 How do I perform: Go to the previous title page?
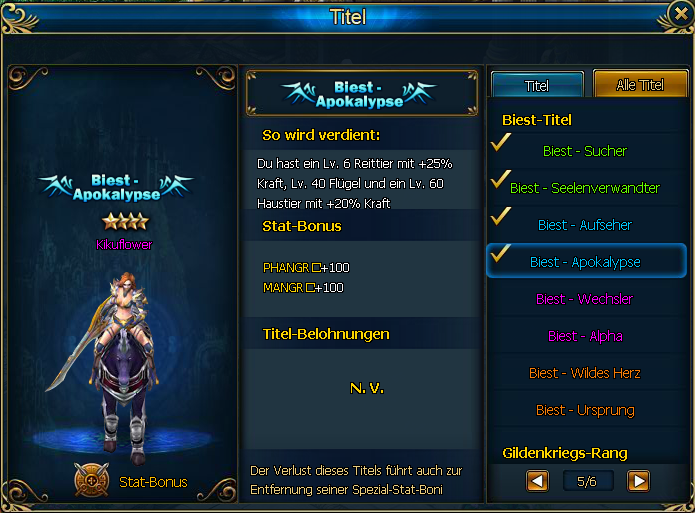coord(537,482)
